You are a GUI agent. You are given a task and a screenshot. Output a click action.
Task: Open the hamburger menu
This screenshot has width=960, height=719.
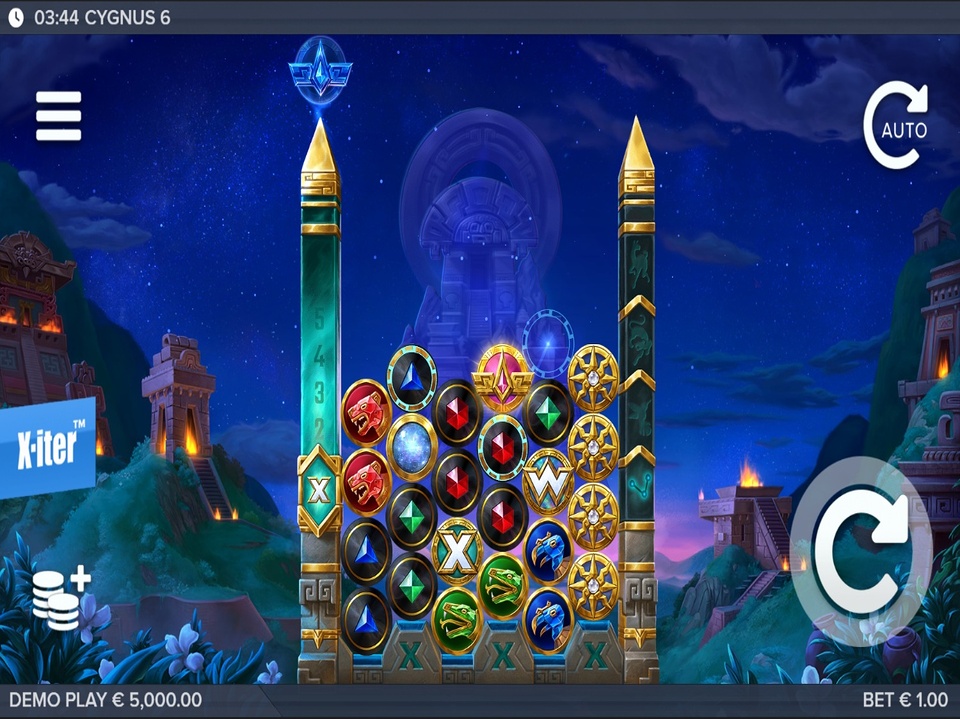click(x=58, y=116)
